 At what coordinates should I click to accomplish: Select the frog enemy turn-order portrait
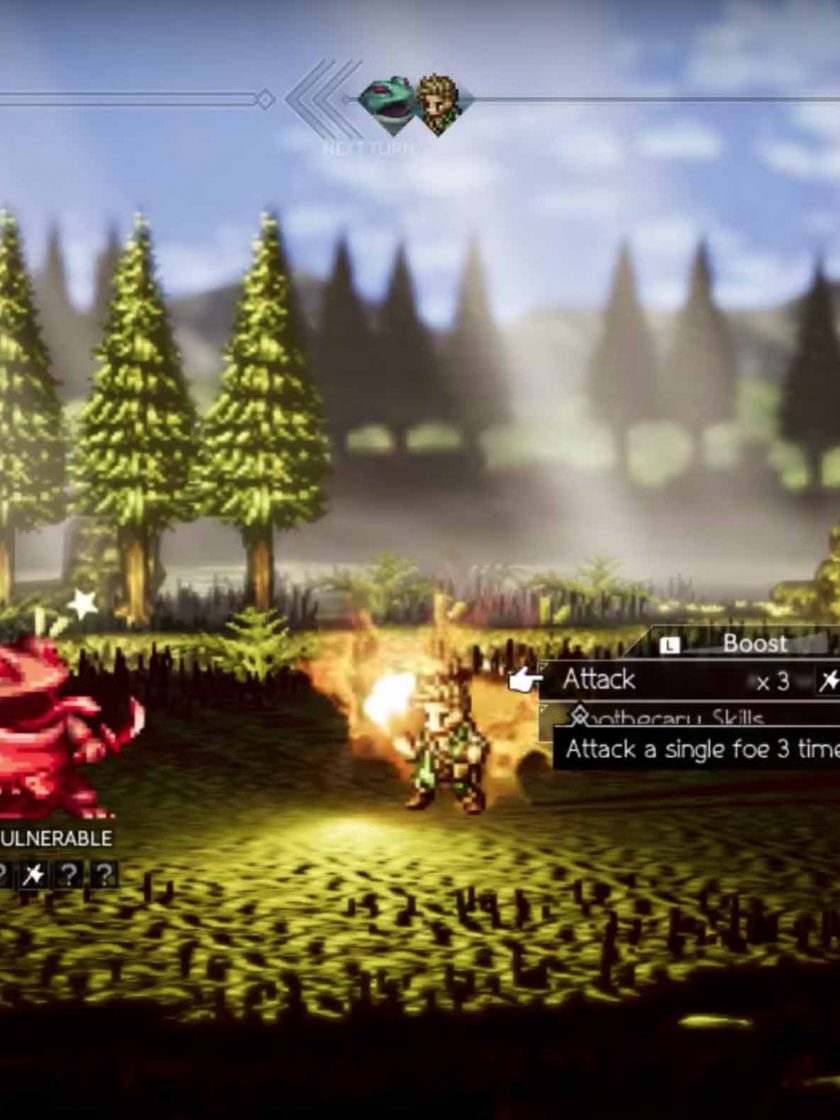coord(387,100)
